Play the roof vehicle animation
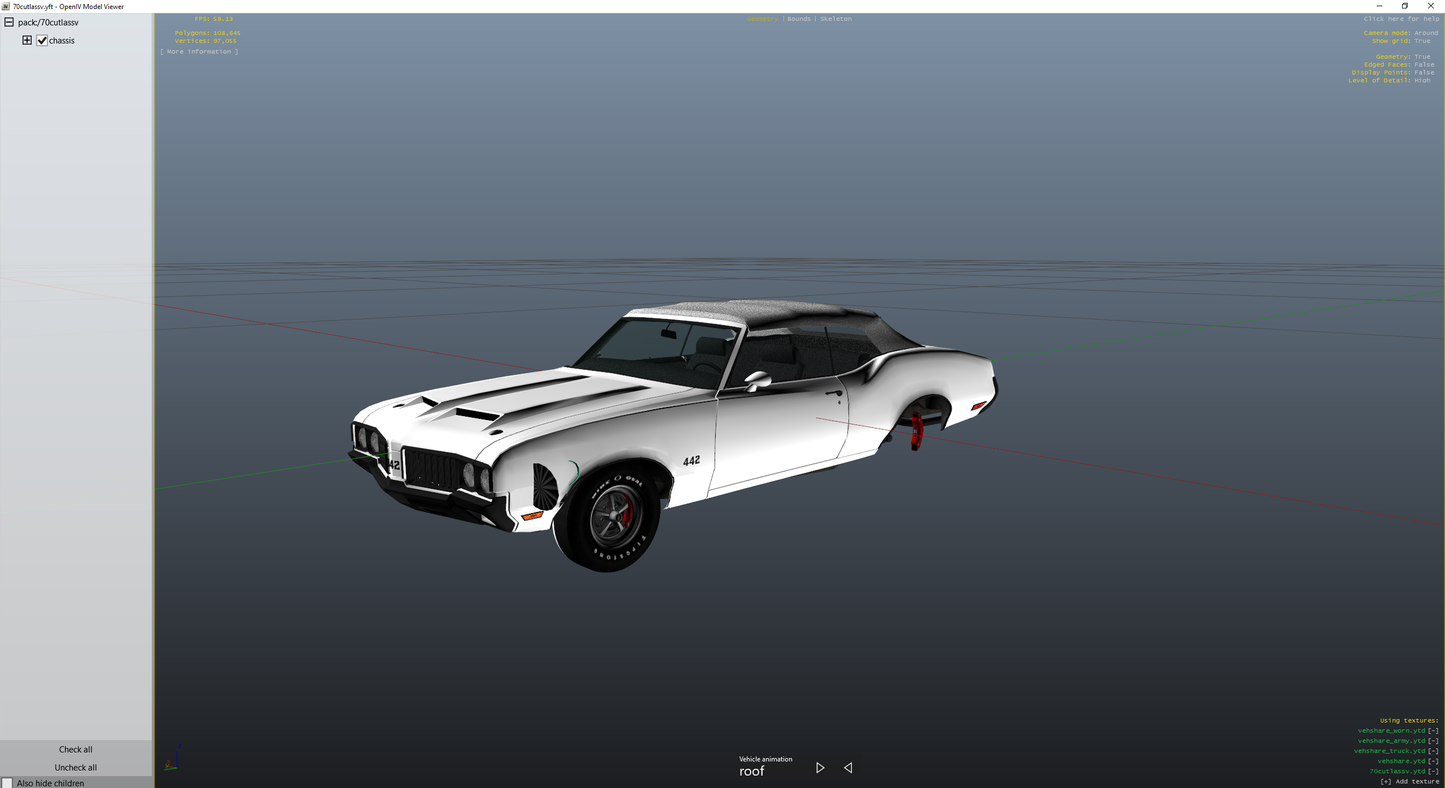The image size is (1445, 788). [819, 767]
